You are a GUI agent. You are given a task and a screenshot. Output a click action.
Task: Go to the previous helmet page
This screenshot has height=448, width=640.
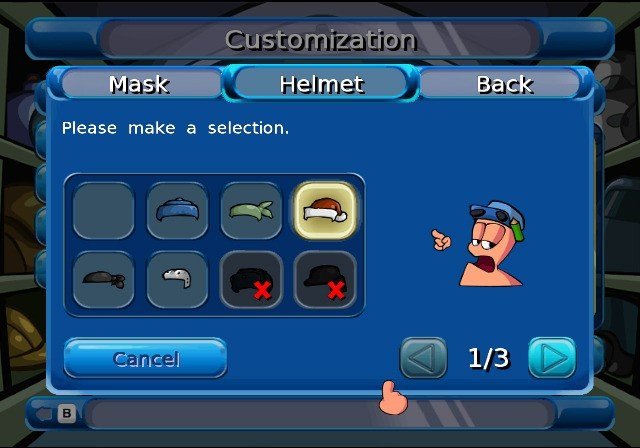pos(423,358)
